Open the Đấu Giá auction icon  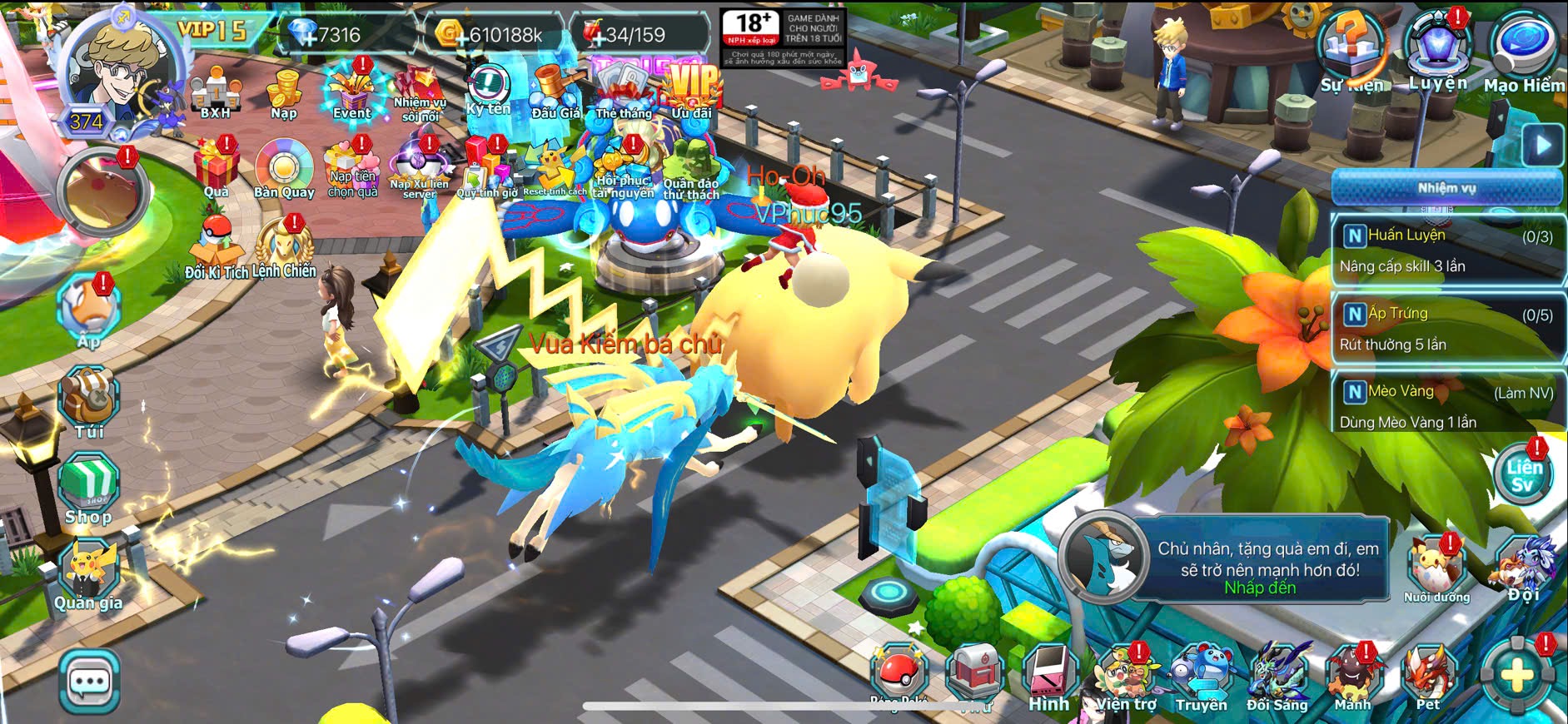555,93
